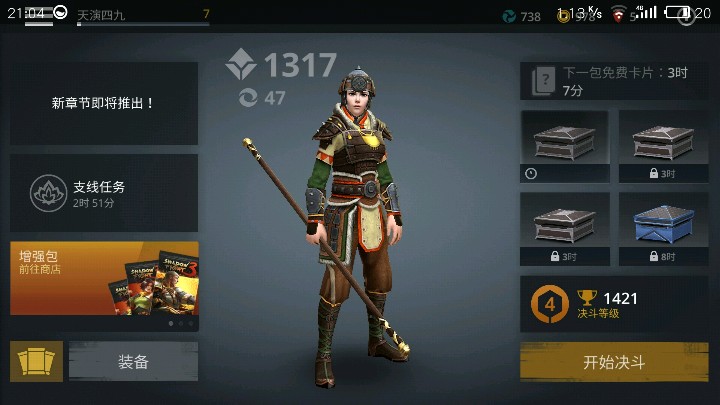Open the card collection icon button
Viewport: 720px width, 405px height.
[36, 362]
